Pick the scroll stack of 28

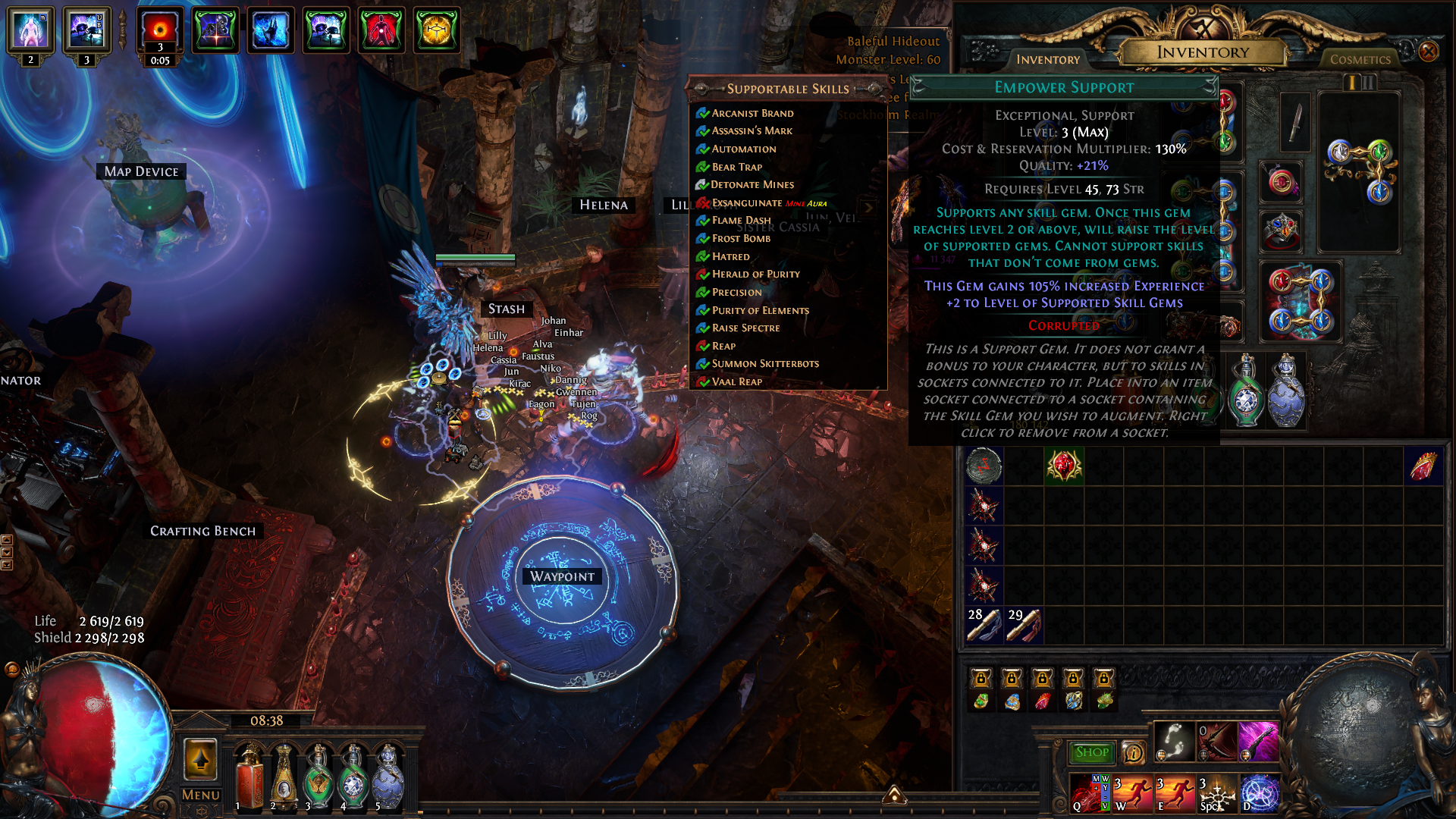click(x=984, y=625)
